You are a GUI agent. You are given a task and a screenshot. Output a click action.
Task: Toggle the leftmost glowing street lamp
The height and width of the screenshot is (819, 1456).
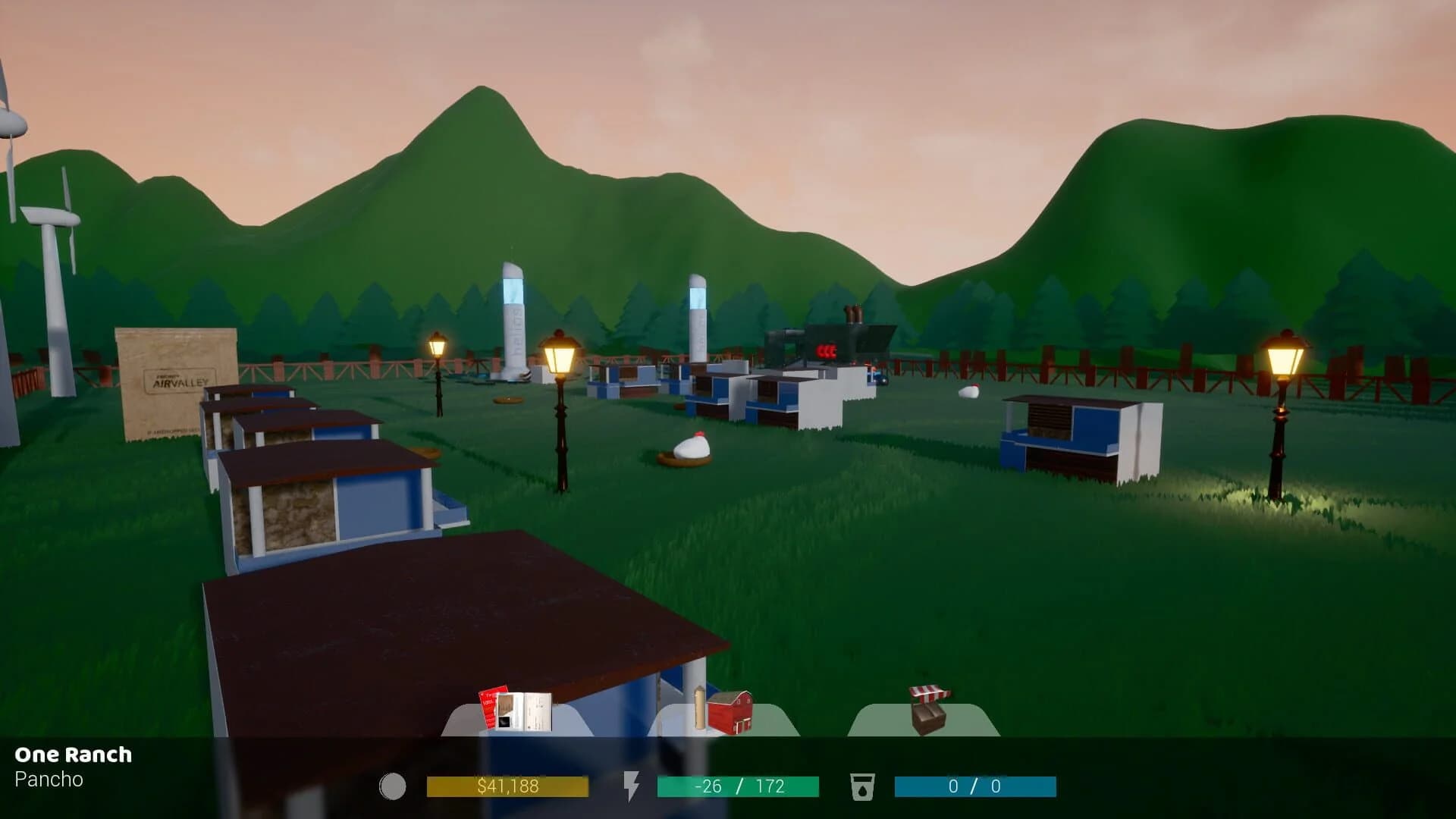pyautogui.click(x=438, y=349)
